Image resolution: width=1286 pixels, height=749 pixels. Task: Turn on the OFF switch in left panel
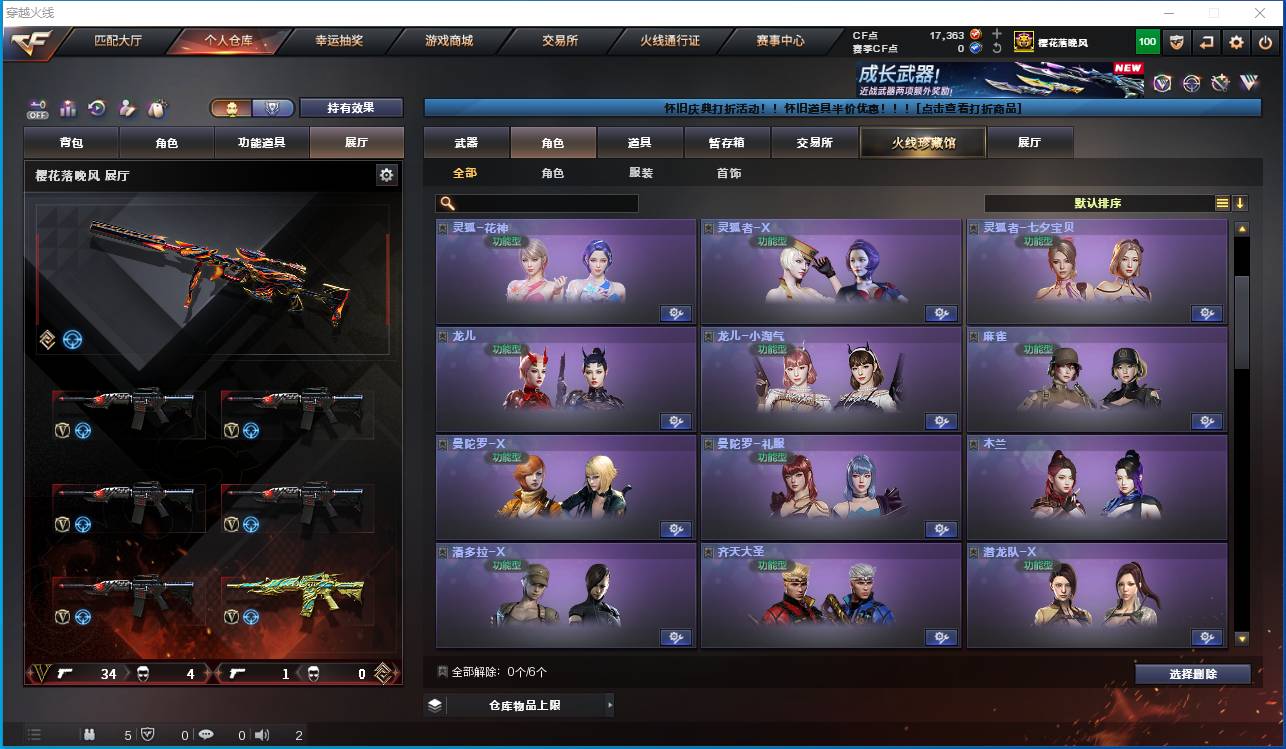point(37,110)
